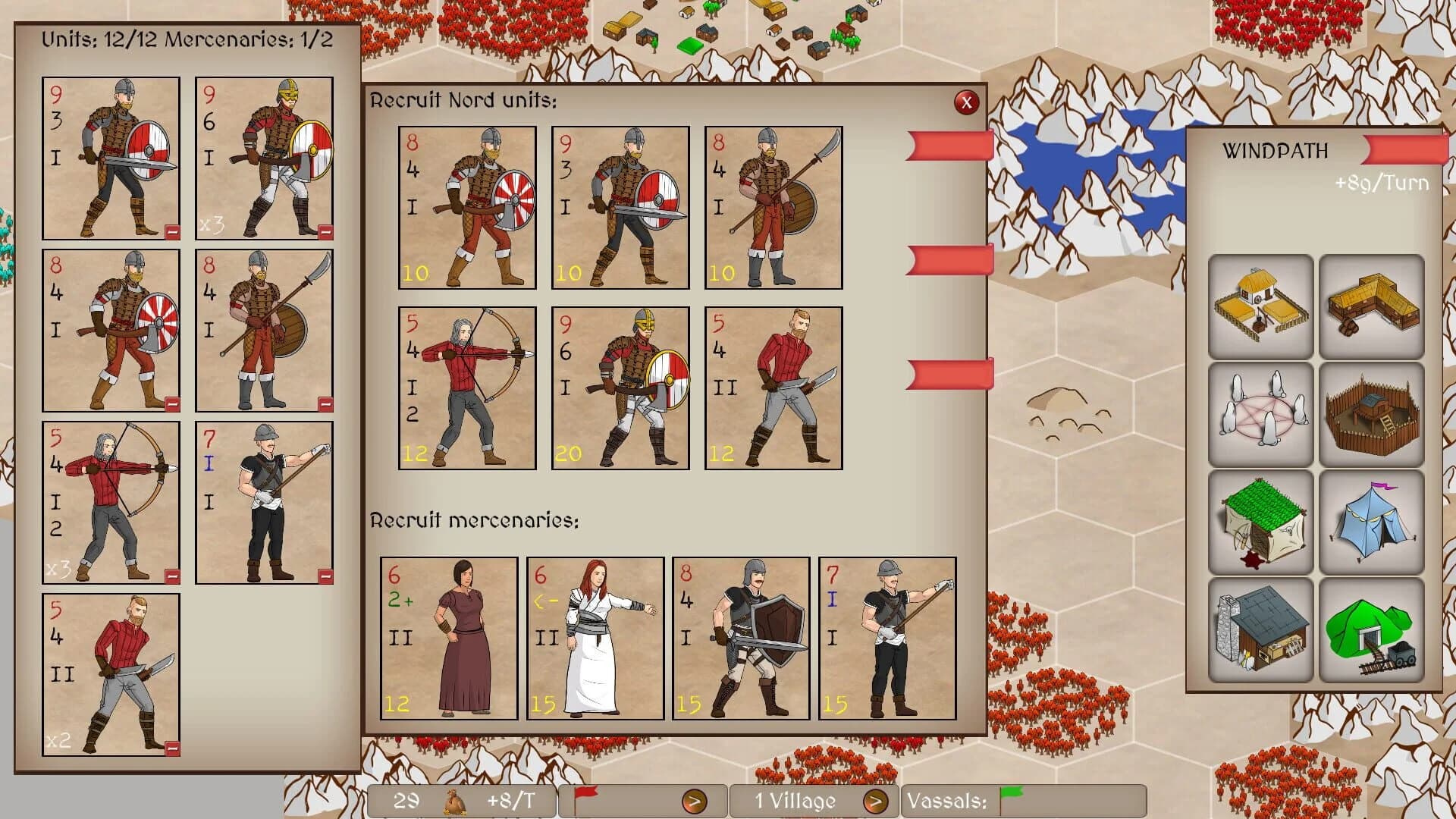Cycle to the next village with the arrow

point(878,801)
